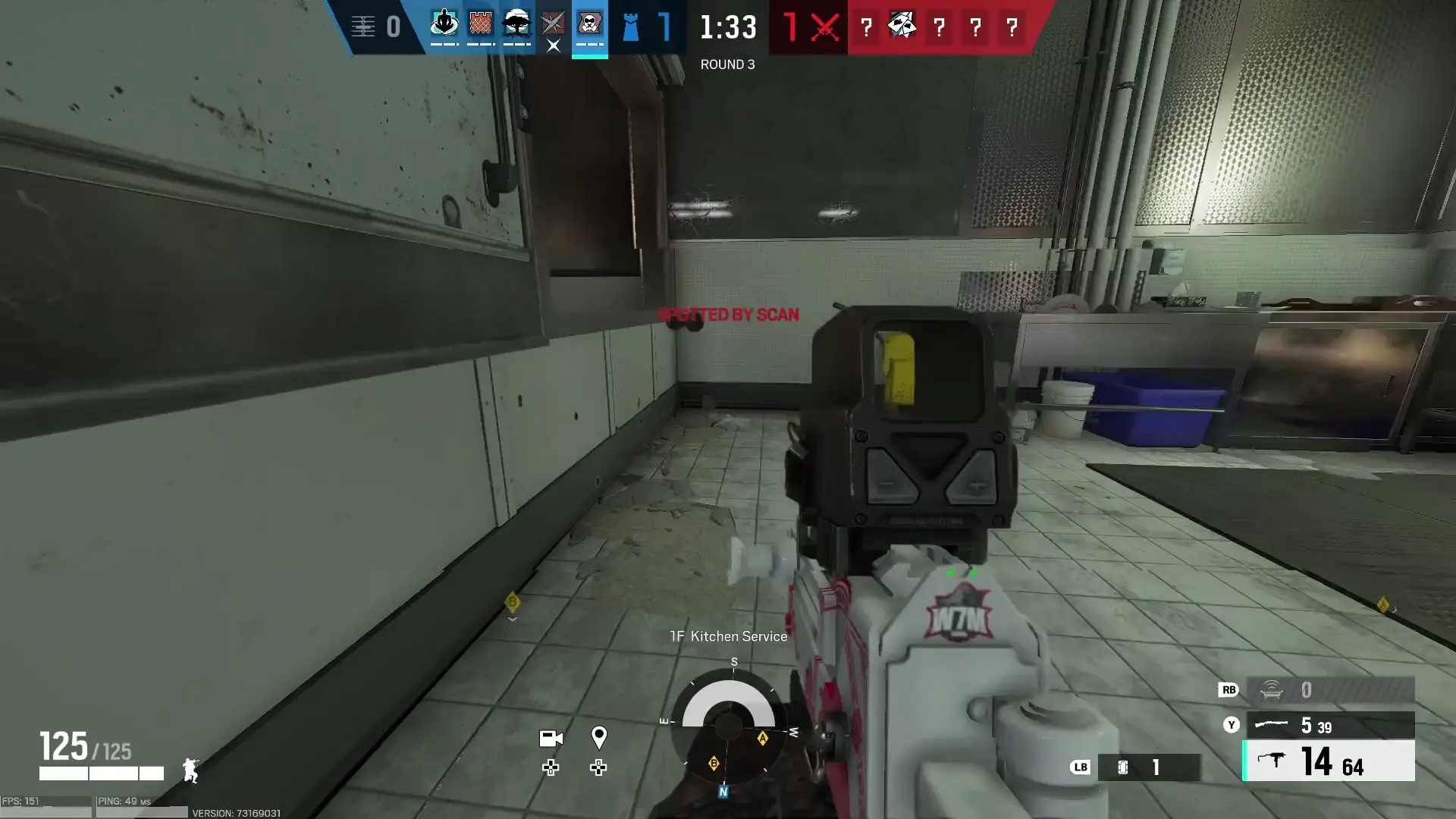1456x819 pixels.
Task: Toggle the right D-pad control icon
Action: point(599,768)
